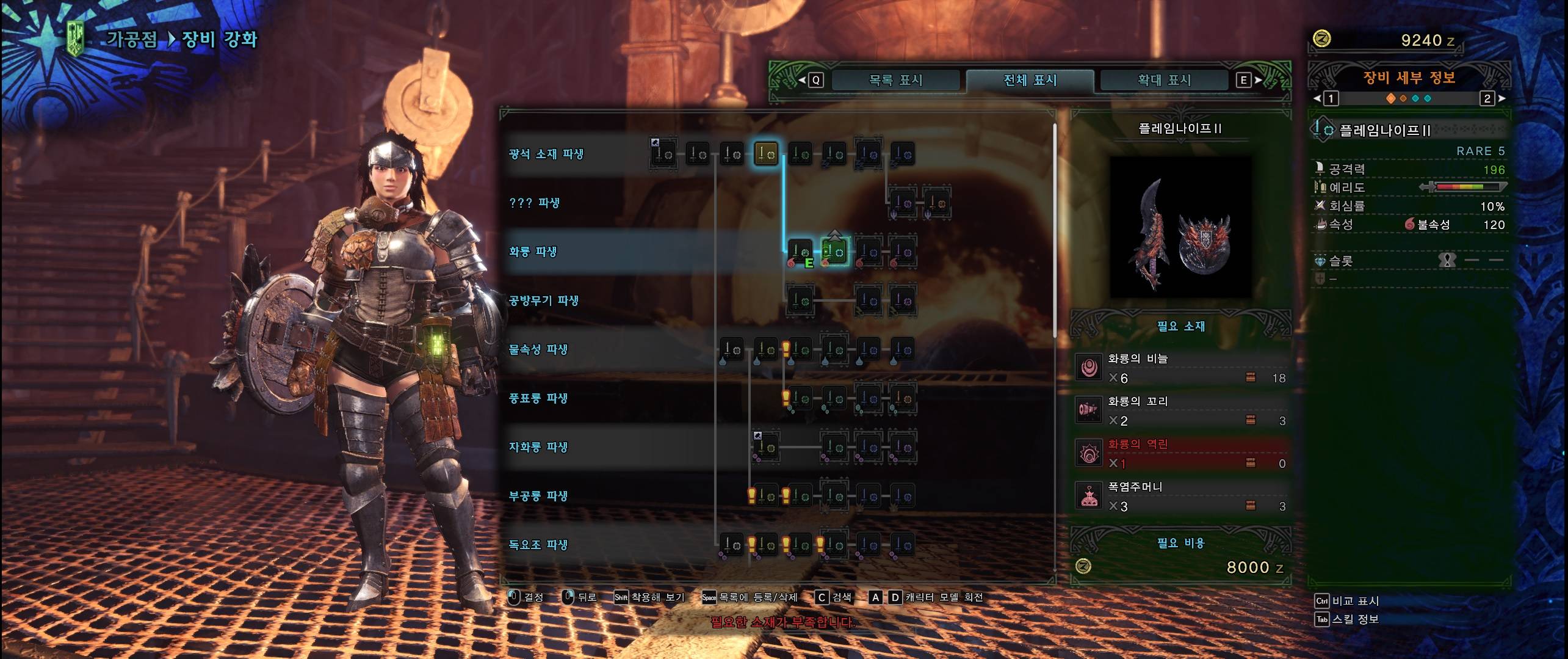Click the 플레임나이프 II weapon preview image
1568x659 pixels.
tap(1180, 227)
